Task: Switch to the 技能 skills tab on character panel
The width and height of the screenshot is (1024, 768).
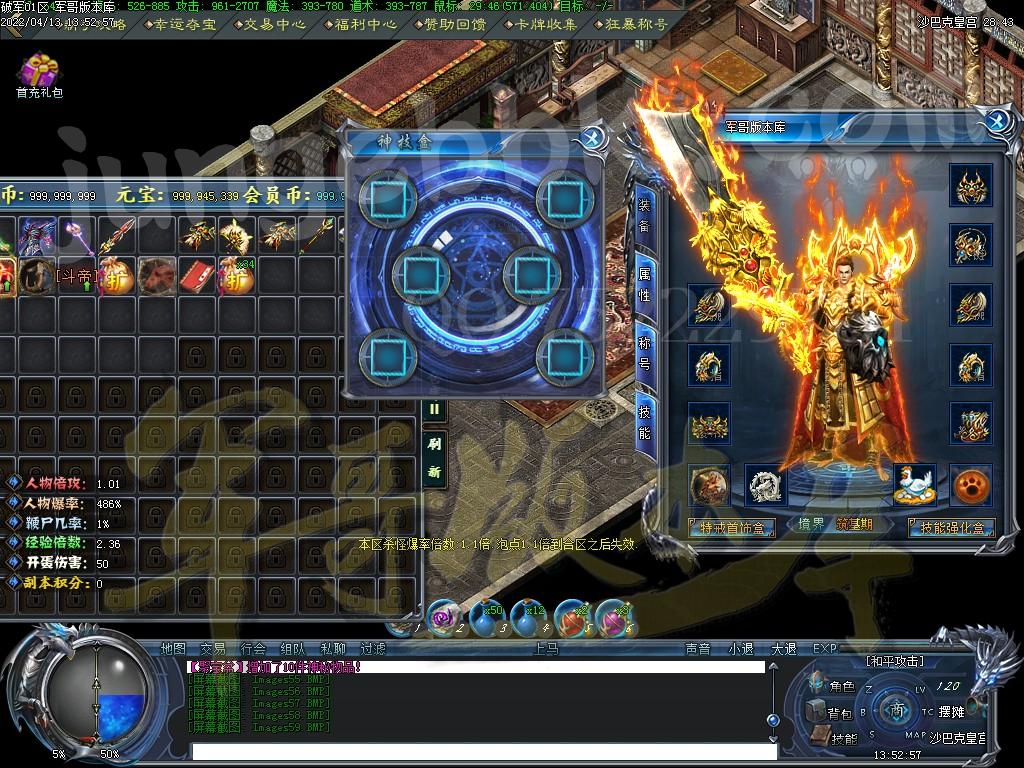Action: [644, 422]
